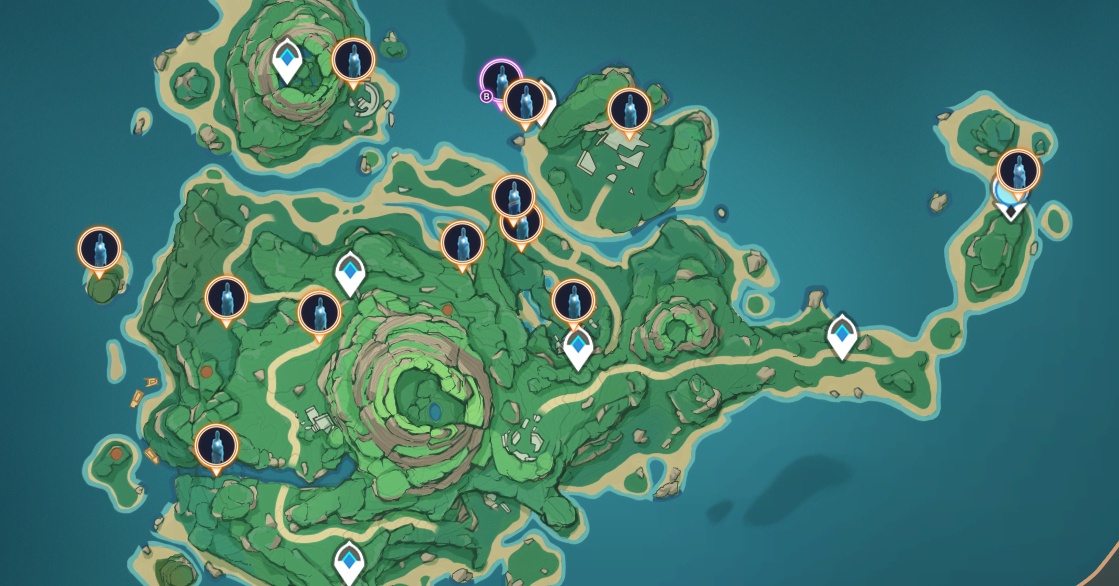Image resolution: width=1119 pixels, height=586 pixels.
Task: Open the statue marker beside the northwestern island waypoint
Action: point(353,60)
